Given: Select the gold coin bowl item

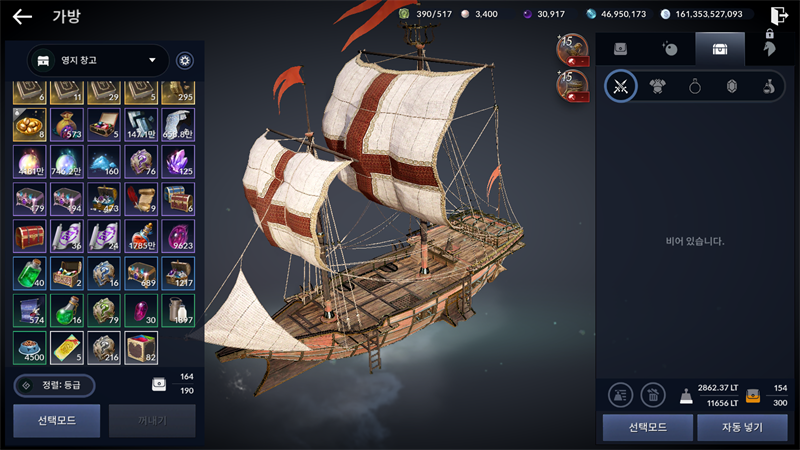Looking at the screenshot, I should click(31, 124).
